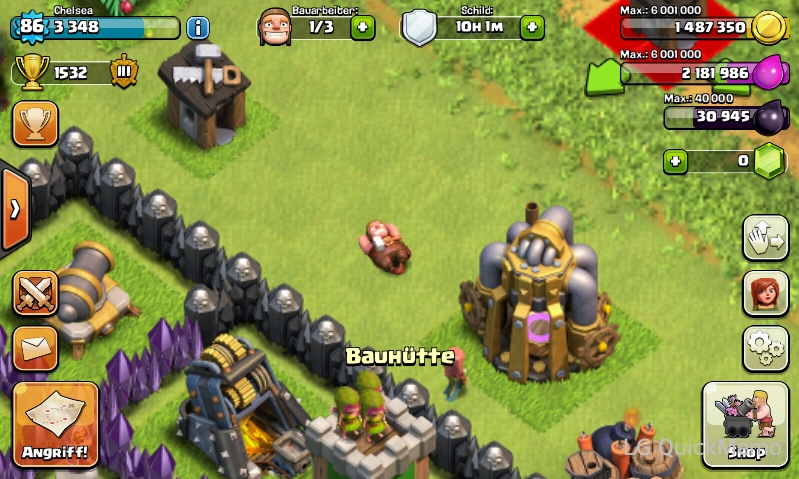
Task: Open the envelope mail inbox
Action: pyautogui.click(x=35, y=348)
